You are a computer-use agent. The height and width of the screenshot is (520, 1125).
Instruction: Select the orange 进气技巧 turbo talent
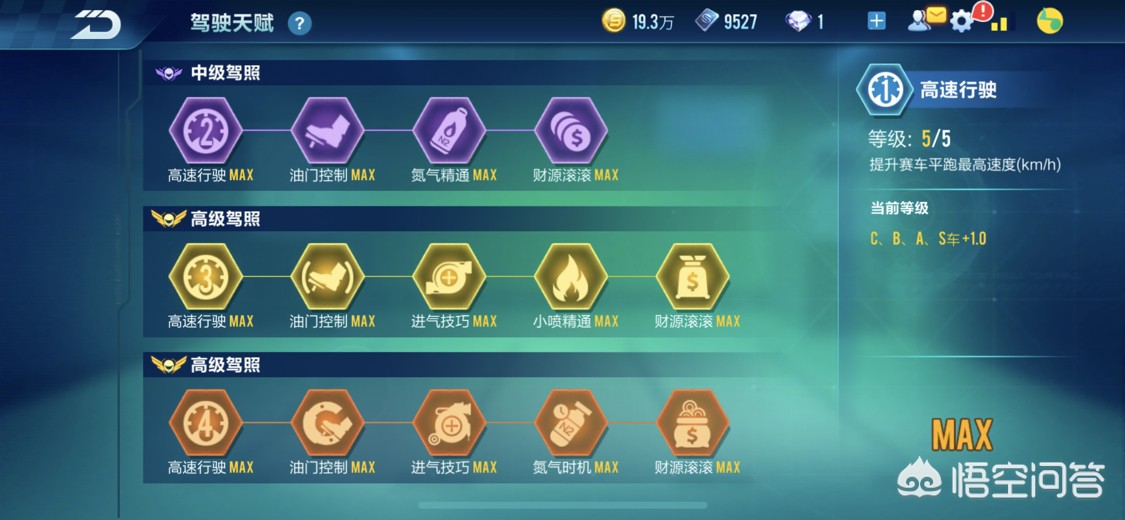449,423
